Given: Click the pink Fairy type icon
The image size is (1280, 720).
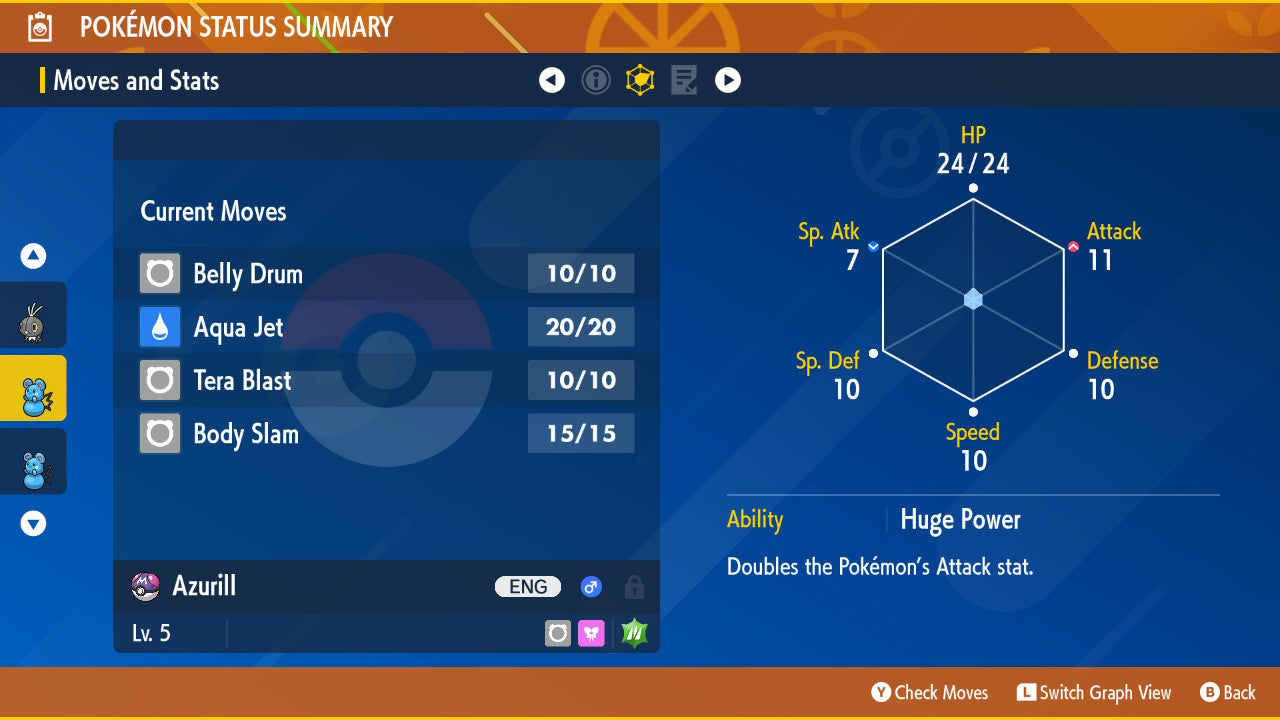Looking at the screenshot, I should [x=591, y=633].
